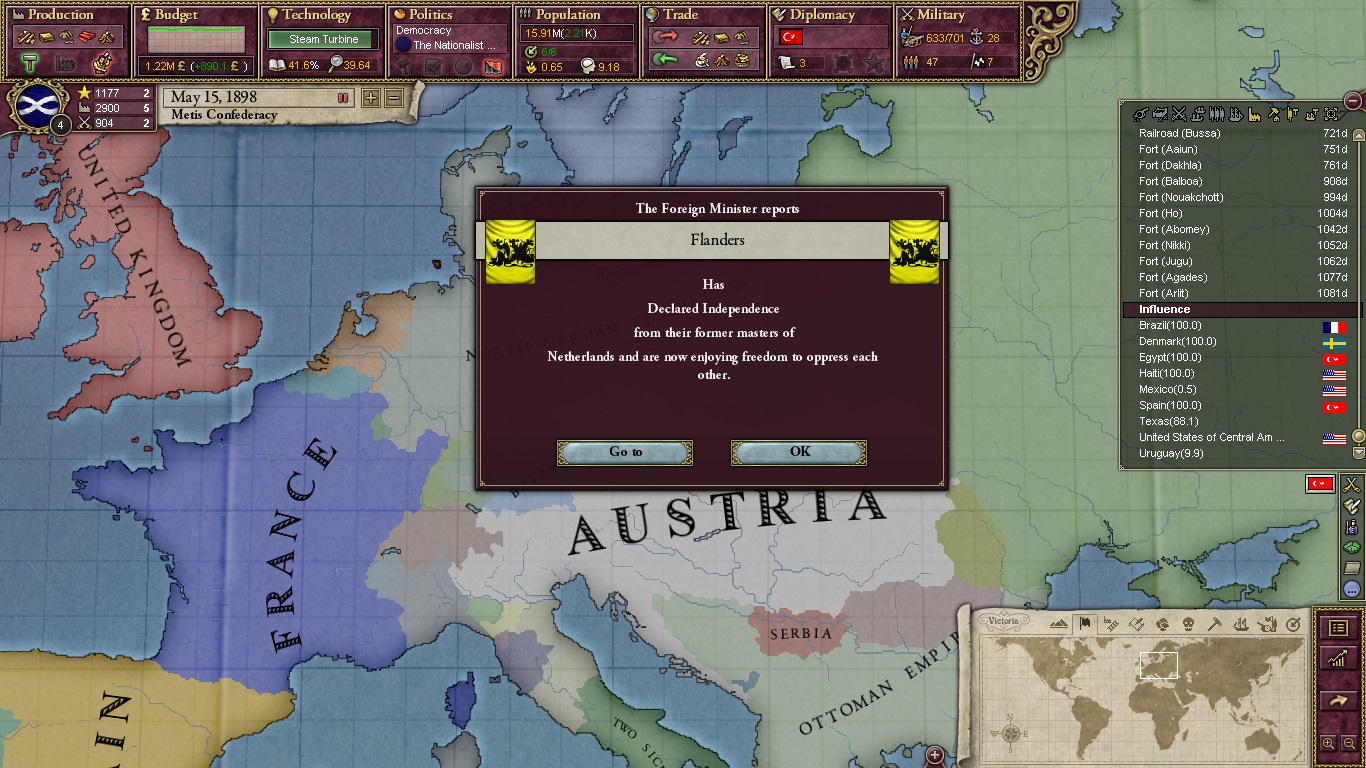Open the ruling party dropdown showing The Nationalist
This screenshot has height=768, width=1366.
pos(450,44)
